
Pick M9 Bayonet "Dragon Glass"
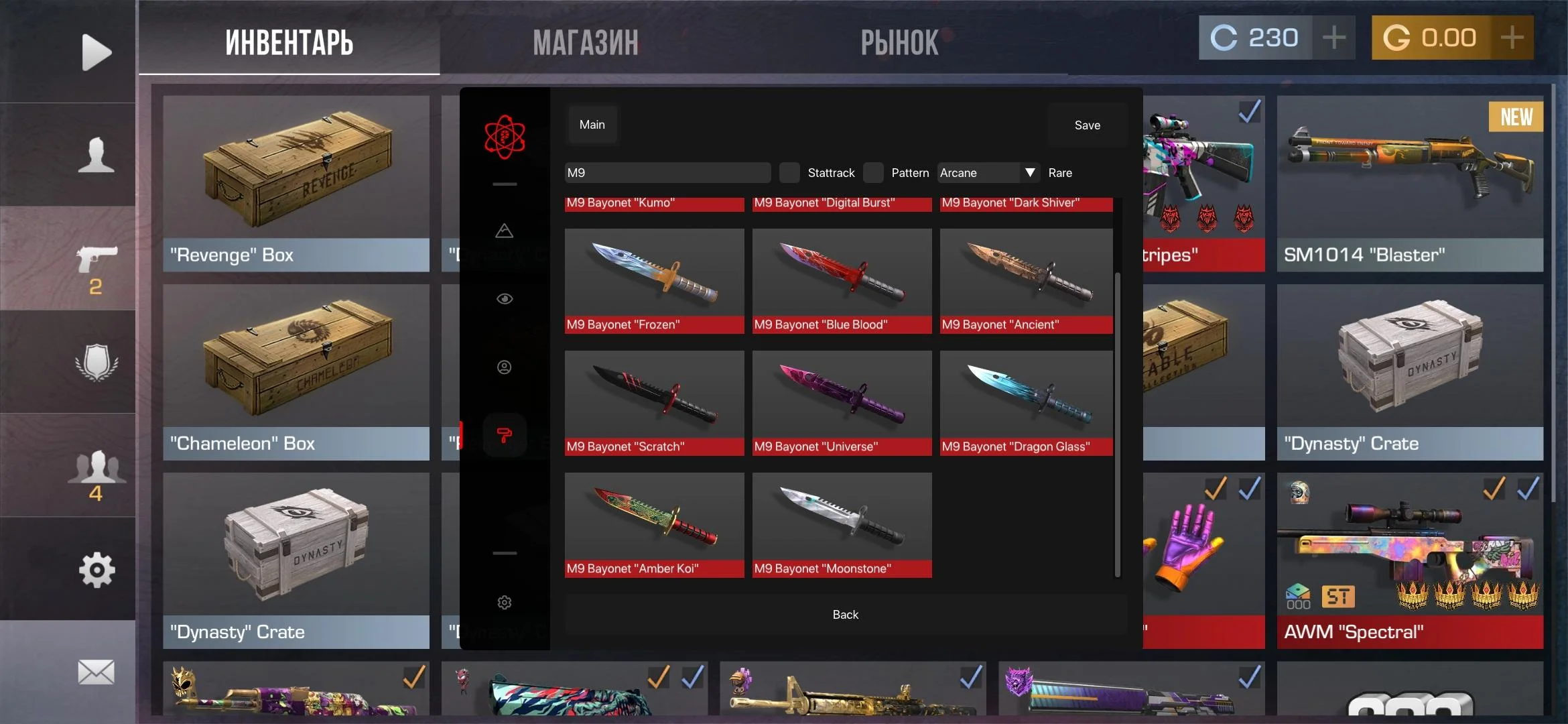coord(1026,402)
